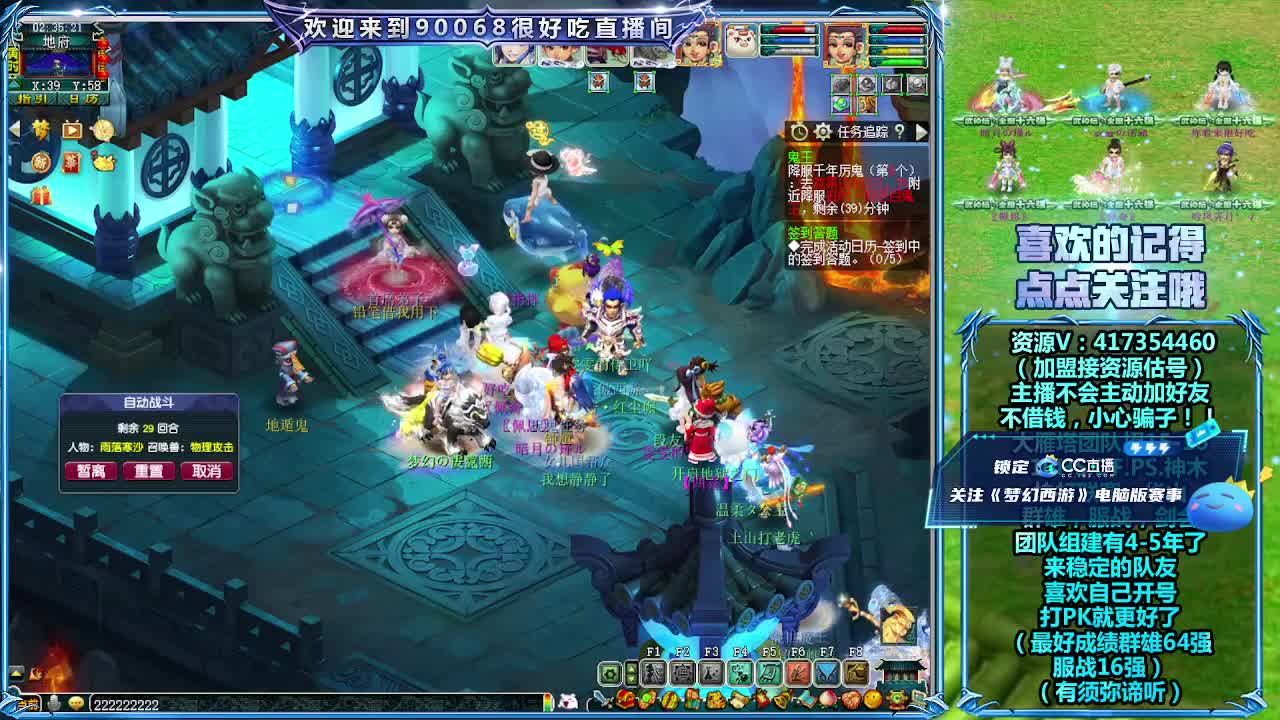Open the system gear icon in bottom toolbar
This screenshot has height=720, width=1280.
(608, 674)
